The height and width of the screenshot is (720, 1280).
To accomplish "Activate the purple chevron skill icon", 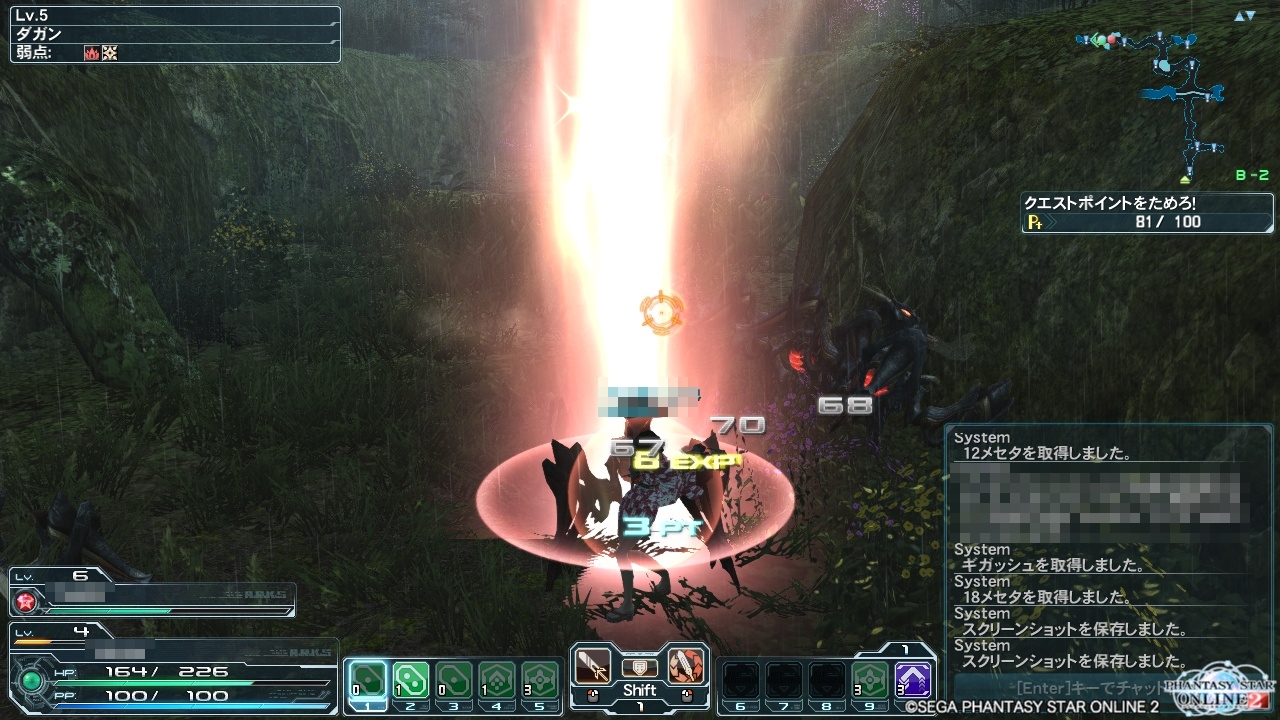I will pos(913,680).
